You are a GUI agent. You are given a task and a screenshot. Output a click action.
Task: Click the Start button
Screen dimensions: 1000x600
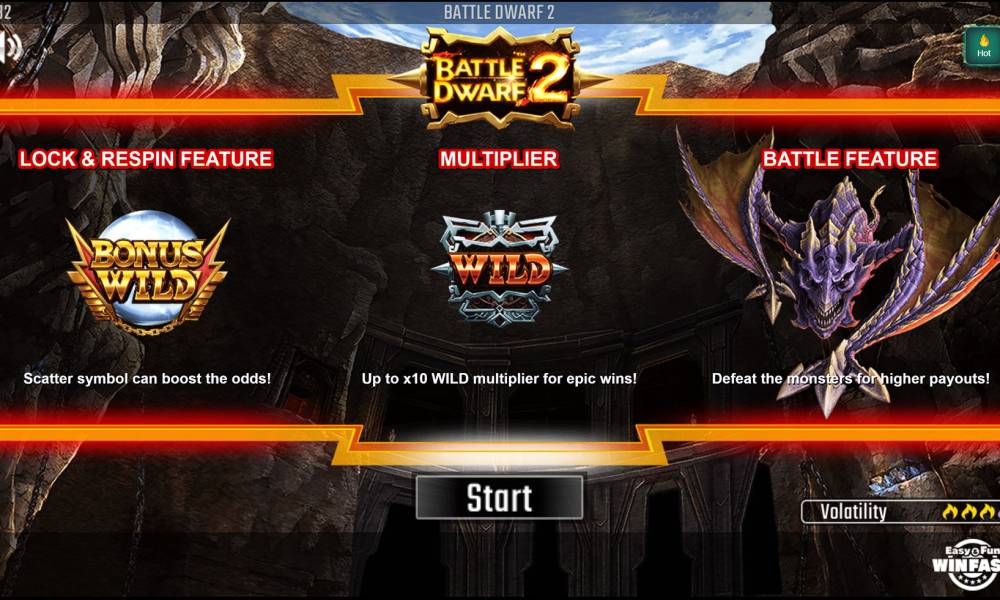coord(499,497)
